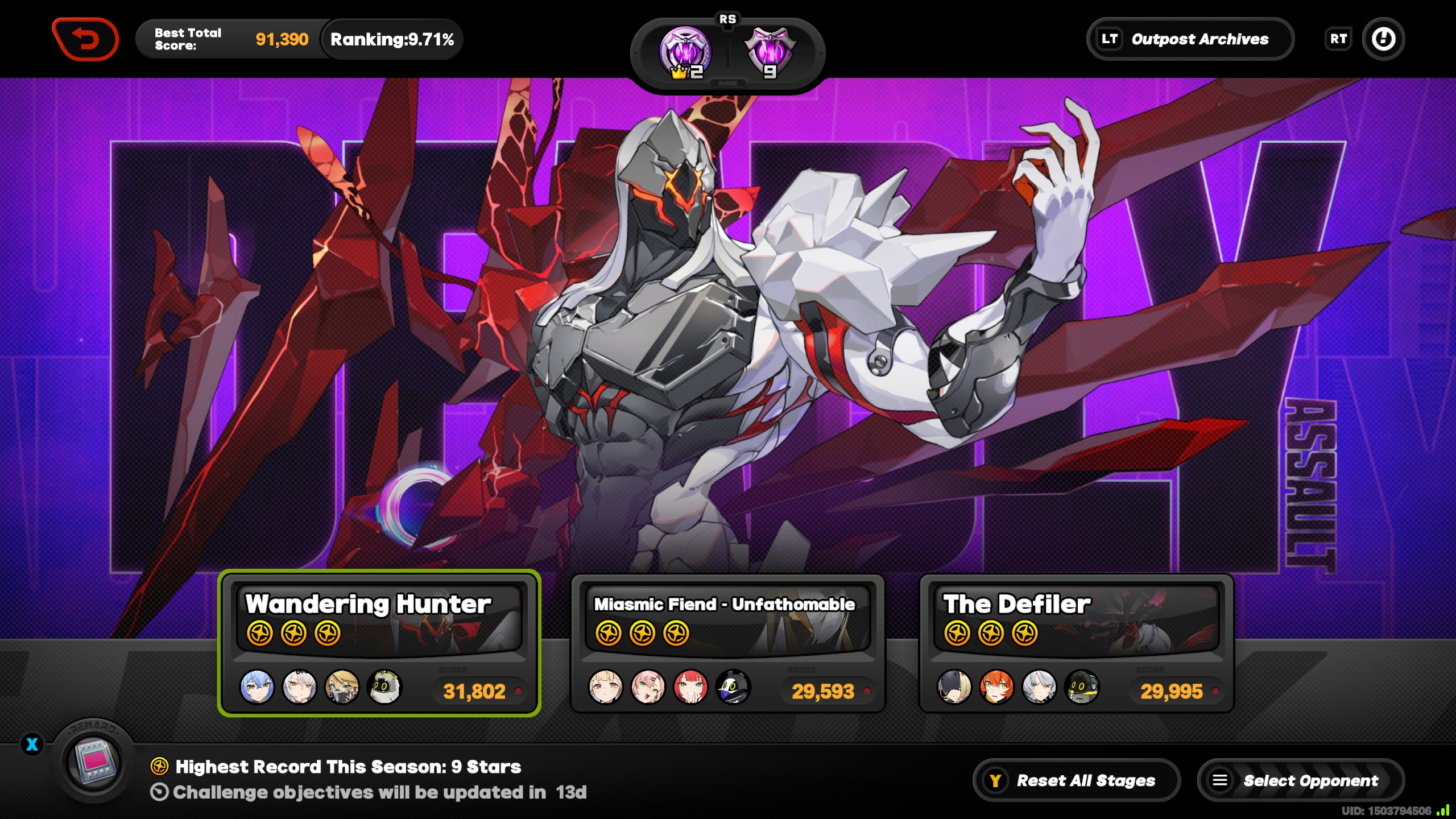
Task: Reset All Stages
Action: 1076,780
